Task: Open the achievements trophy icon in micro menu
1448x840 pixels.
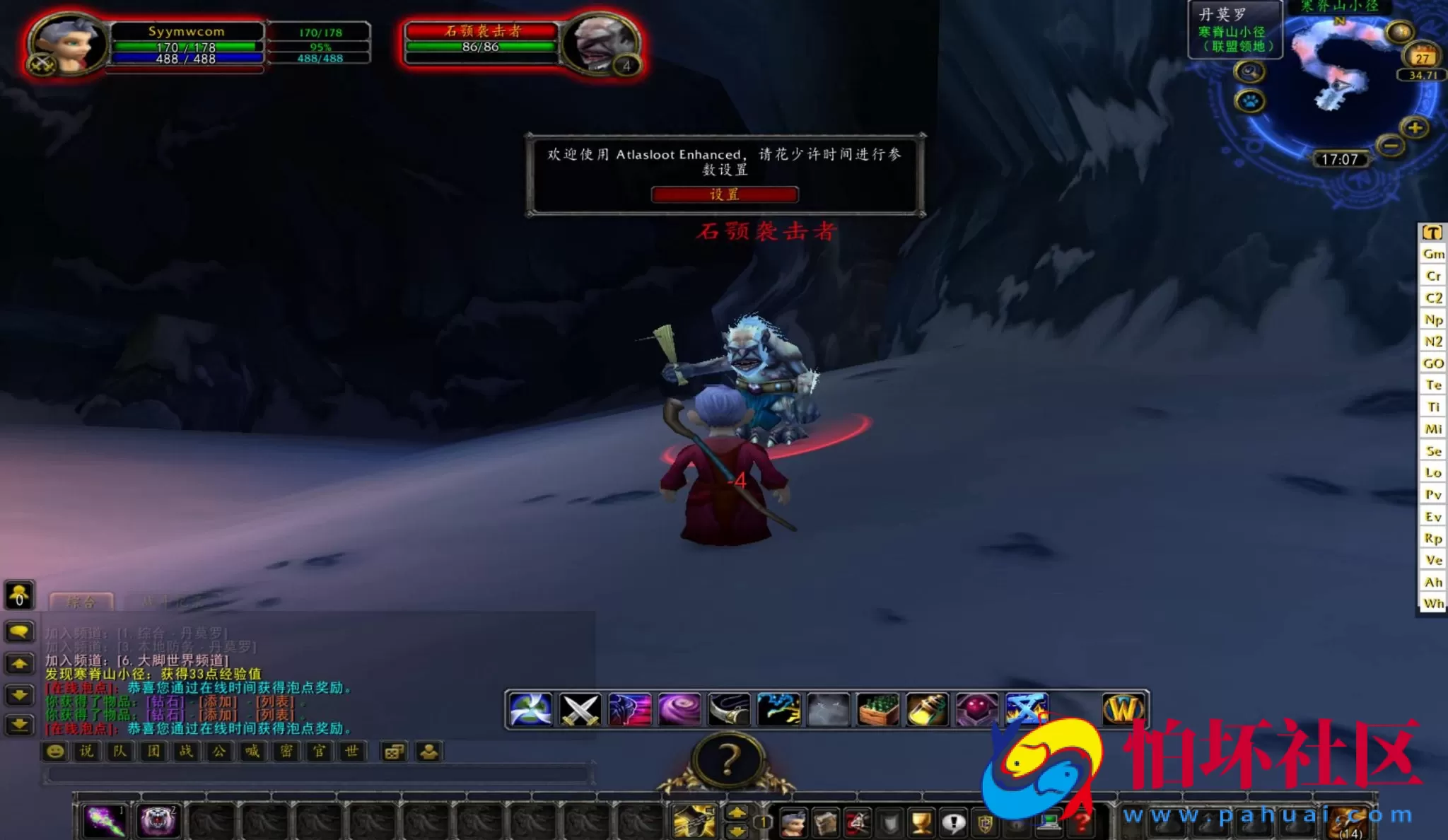Action: [x=919, y=820]
